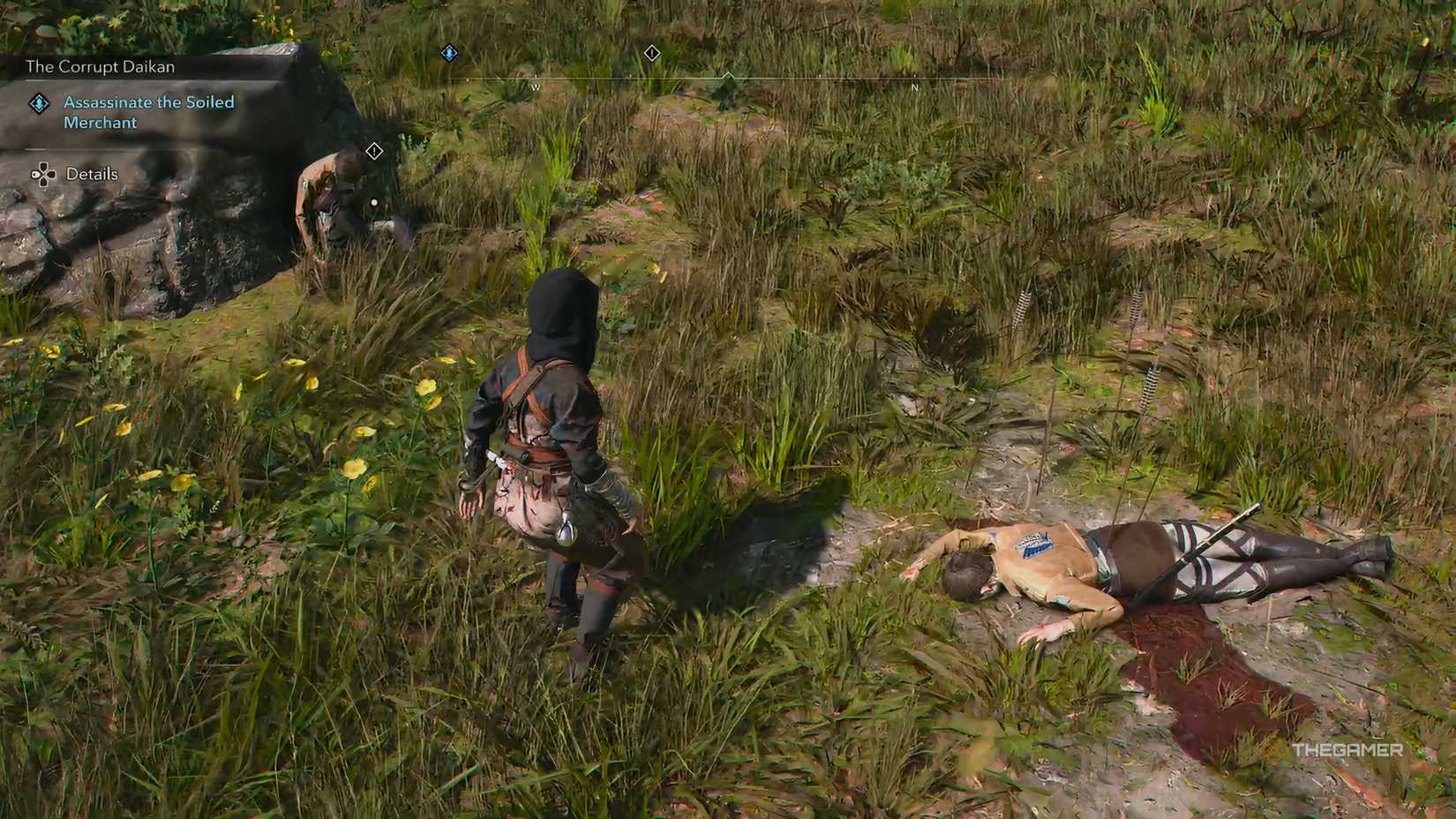Screen dimensions: 1456x819
Task: Click the hooded player character
Action: pyautogui.click(x=556, y=441)
